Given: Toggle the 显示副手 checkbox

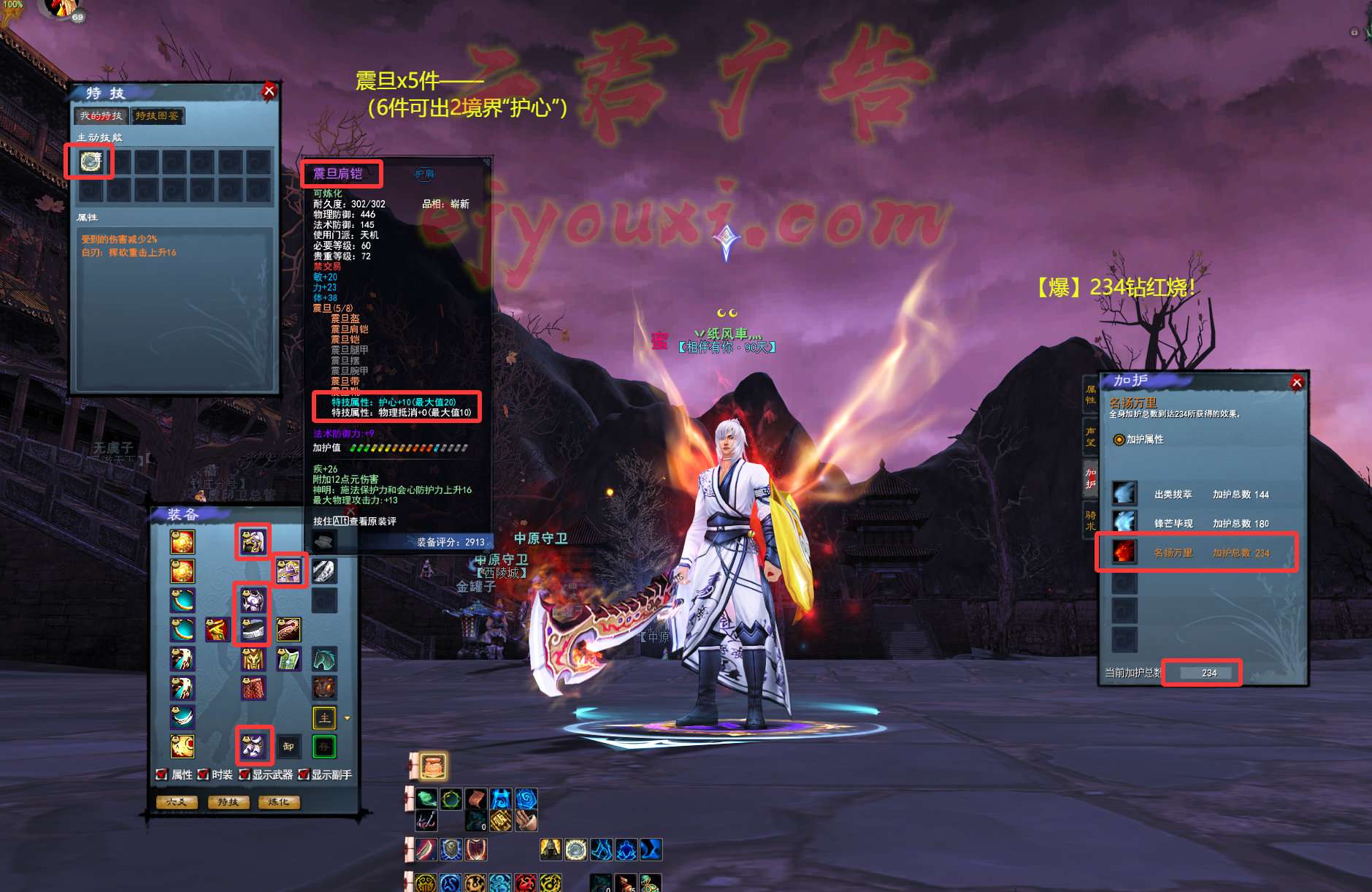Looking at the screenshot, I should 303,774.
